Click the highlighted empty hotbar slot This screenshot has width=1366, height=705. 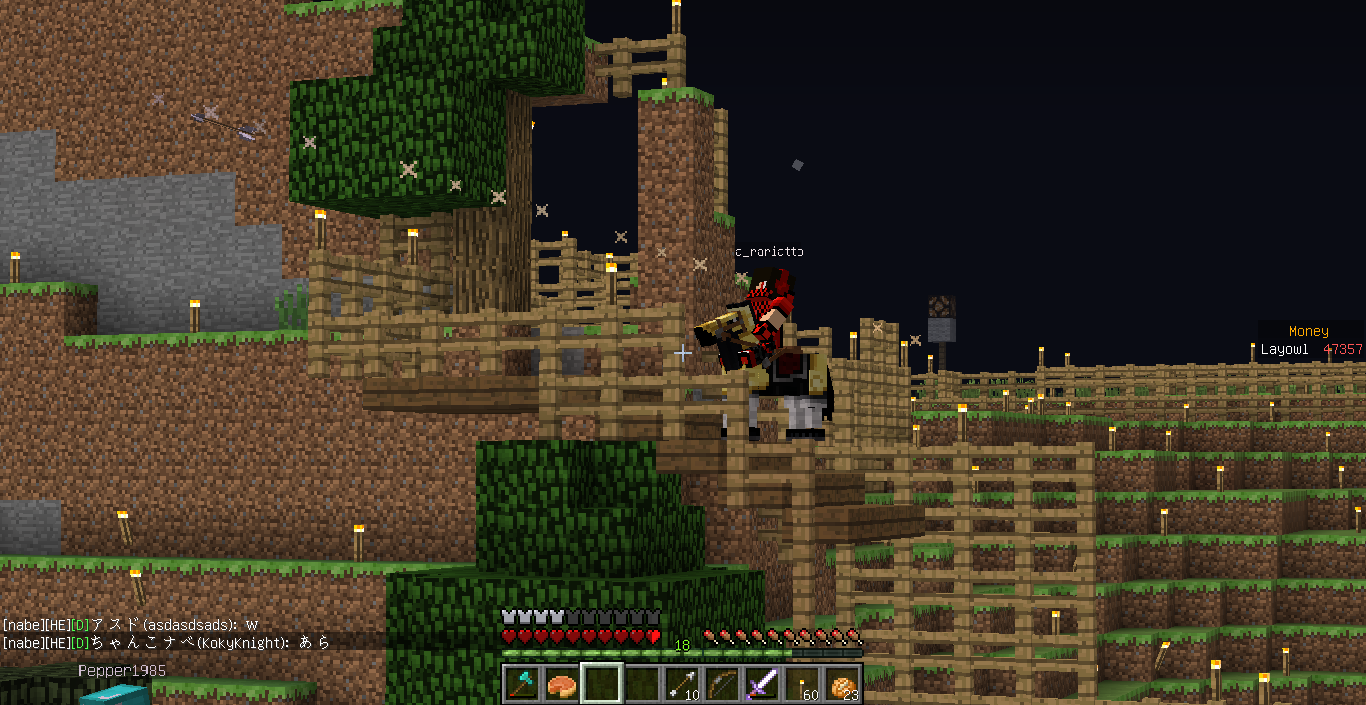(x=601, y=684)
